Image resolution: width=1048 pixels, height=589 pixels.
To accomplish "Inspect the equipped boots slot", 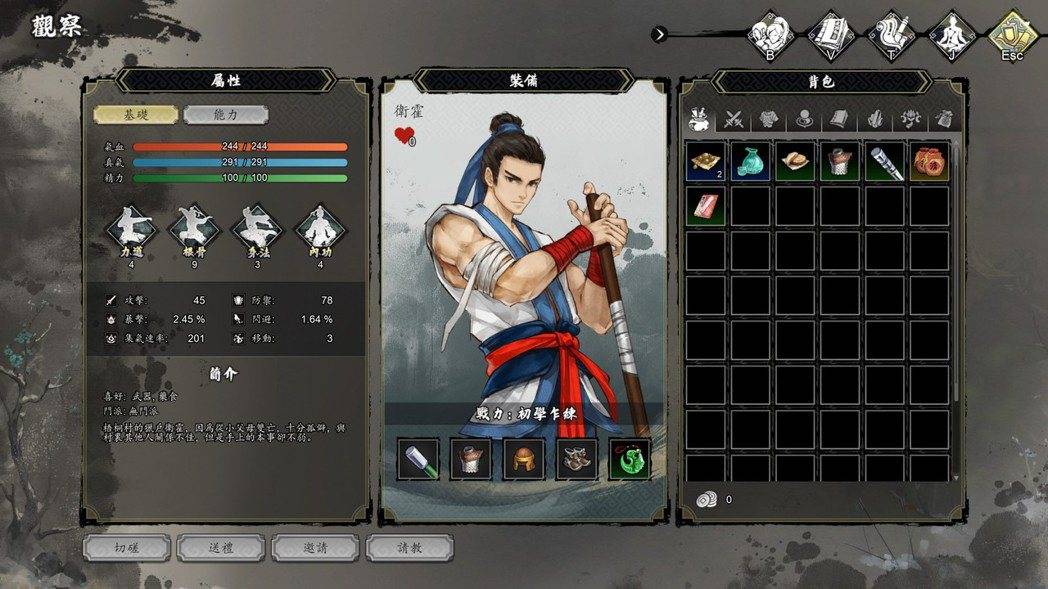I will tap(577, 459).
